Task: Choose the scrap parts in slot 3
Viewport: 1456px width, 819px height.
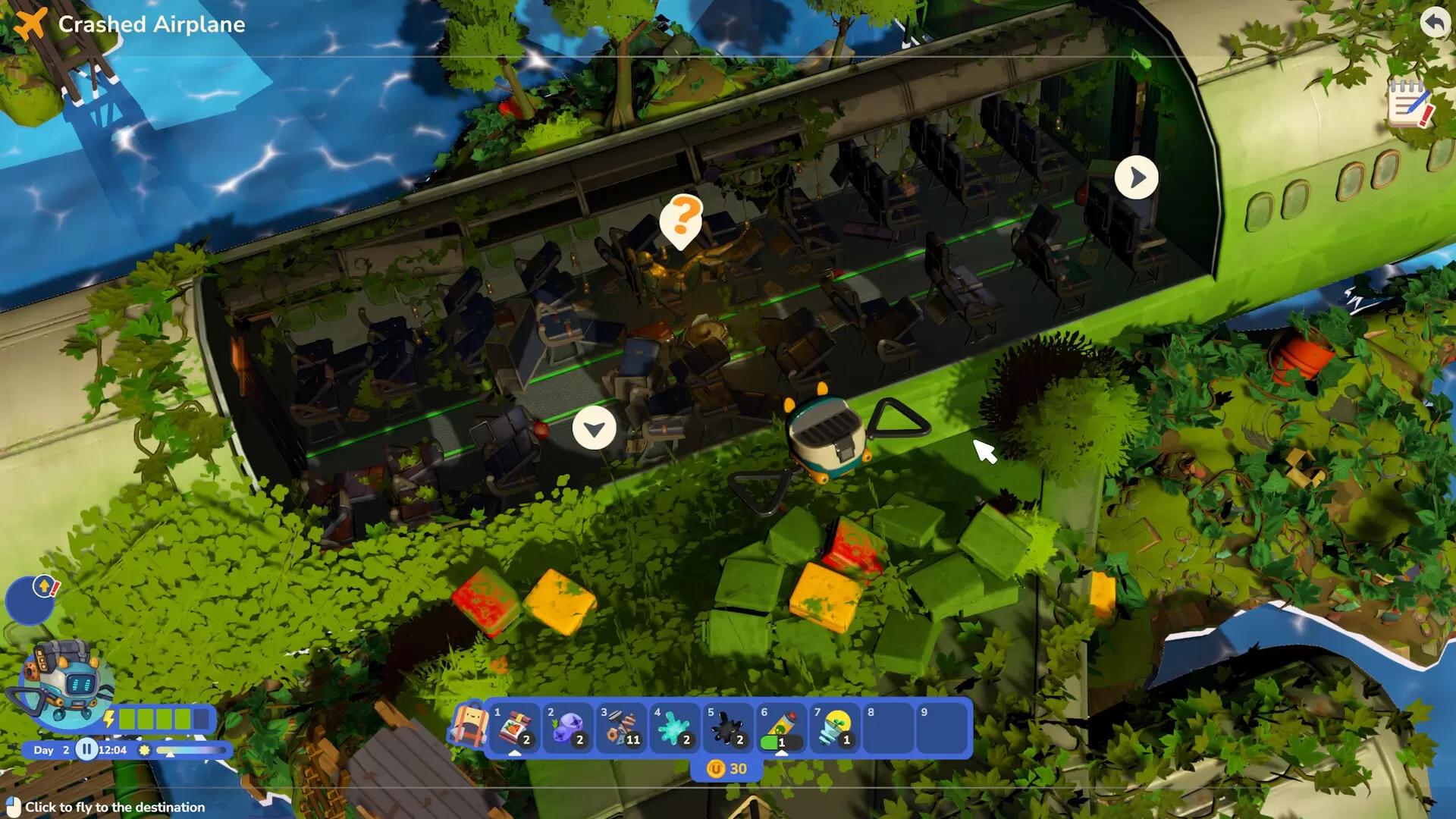Action: coord(621,729)
